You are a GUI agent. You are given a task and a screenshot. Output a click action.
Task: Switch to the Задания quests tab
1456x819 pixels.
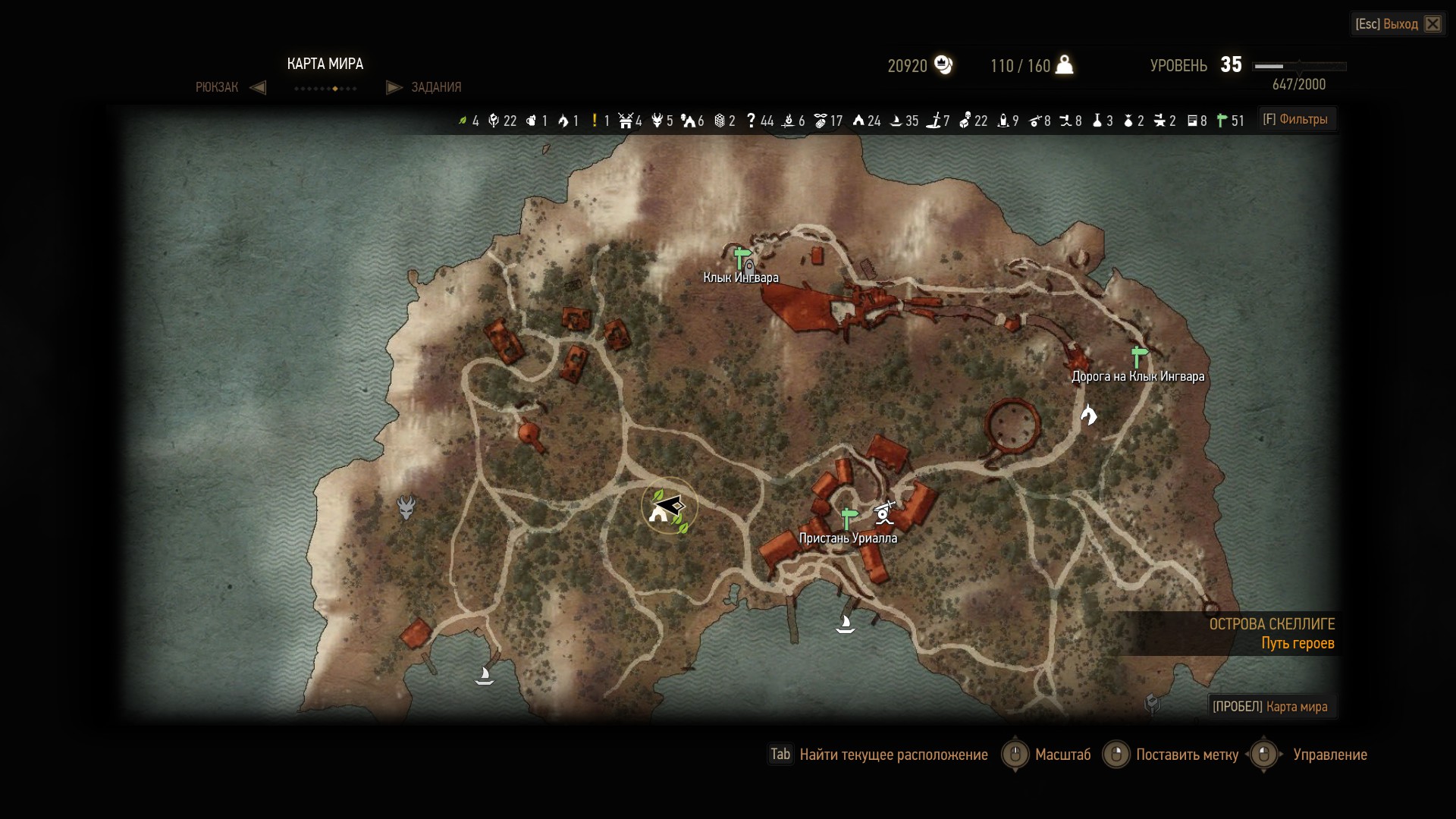tap(436, 87)
